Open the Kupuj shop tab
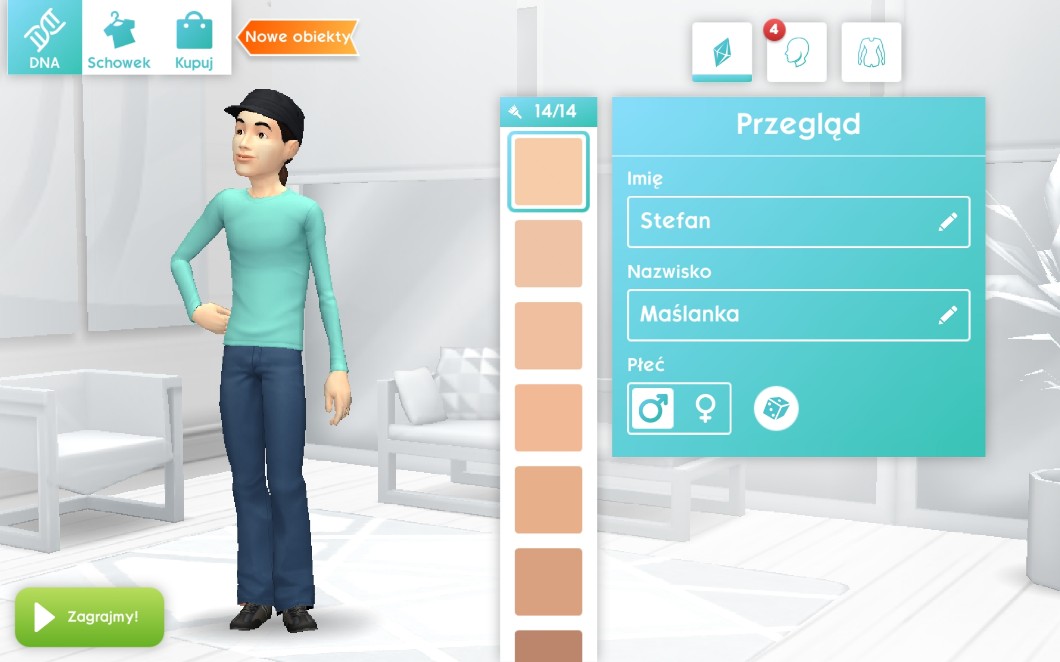 (194, 38)
